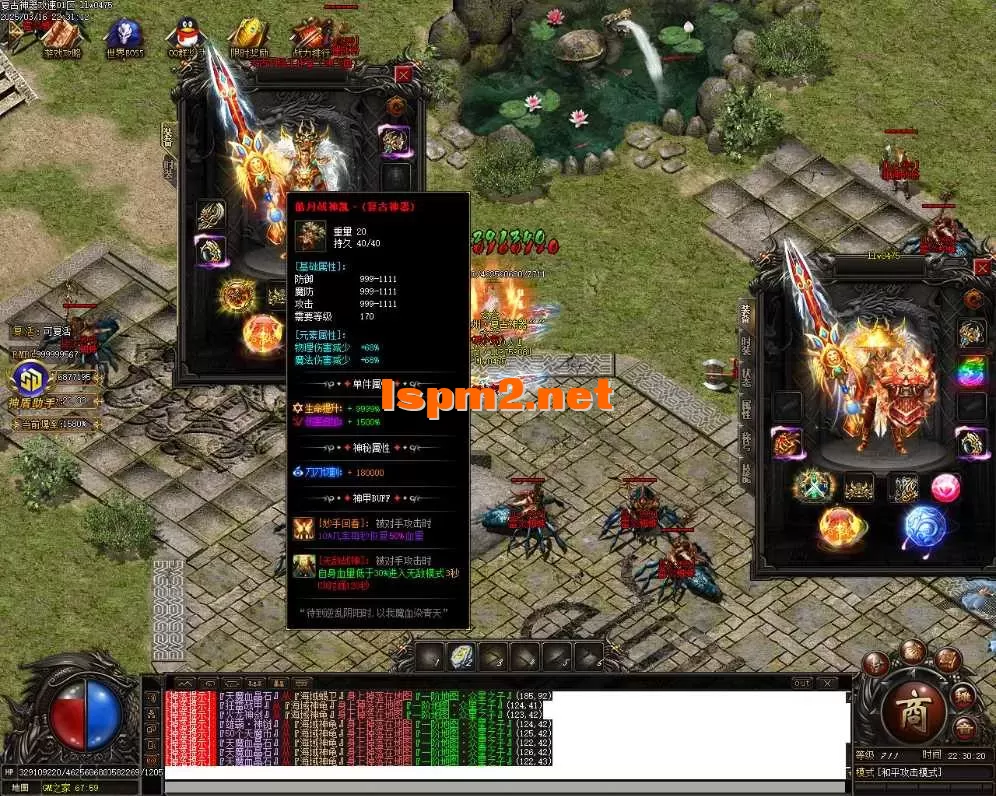996x796 pixels.
Task: Click the 地图 map button
Action: pyautogui.click(x=19, y=788)
